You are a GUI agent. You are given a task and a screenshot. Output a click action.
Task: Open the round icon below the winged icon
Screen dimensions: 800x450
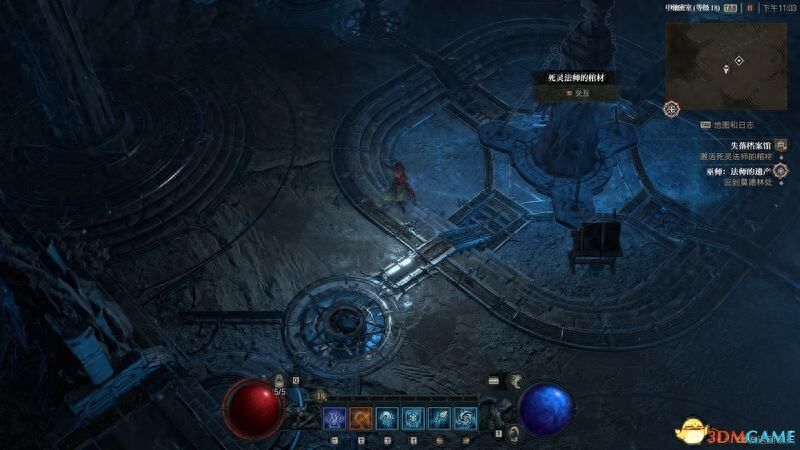coord(513,432)
